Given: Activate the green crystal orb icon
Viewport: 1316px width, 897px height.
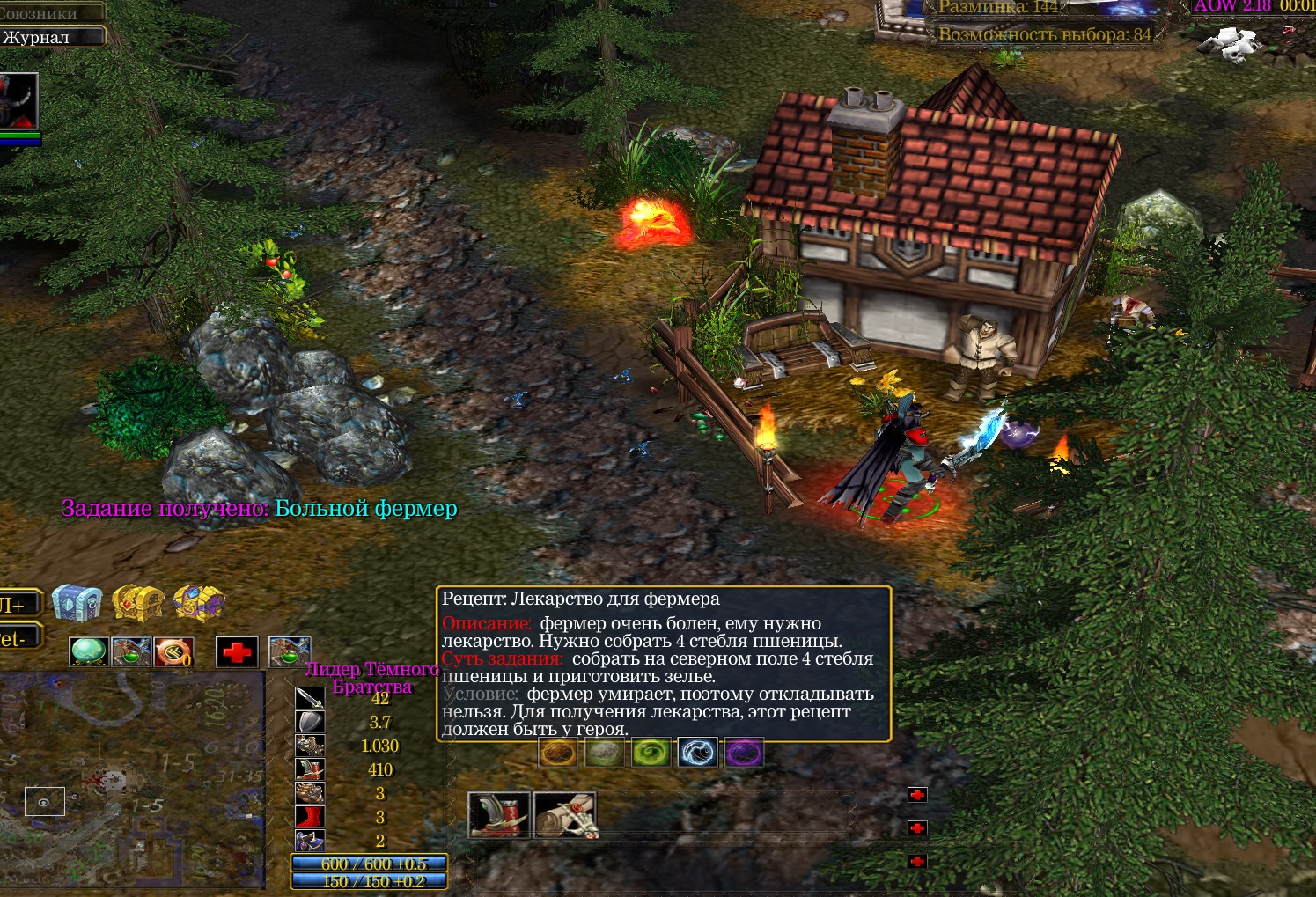Looking at the screenshot, I should click(89, 651).
